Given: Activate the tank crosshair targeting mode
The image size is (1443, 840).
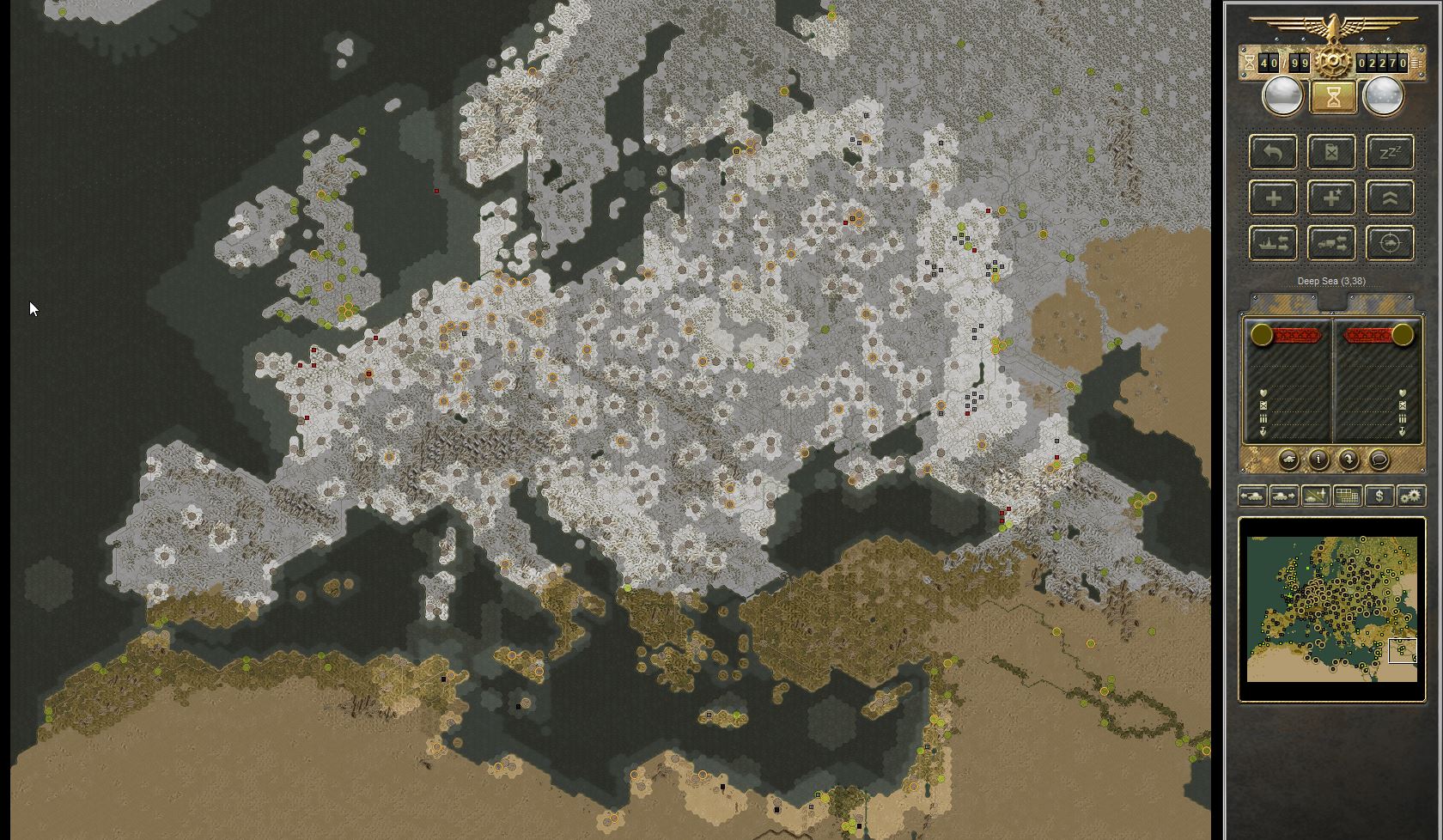Looking at the screenshot, I should pos(1391,243).
